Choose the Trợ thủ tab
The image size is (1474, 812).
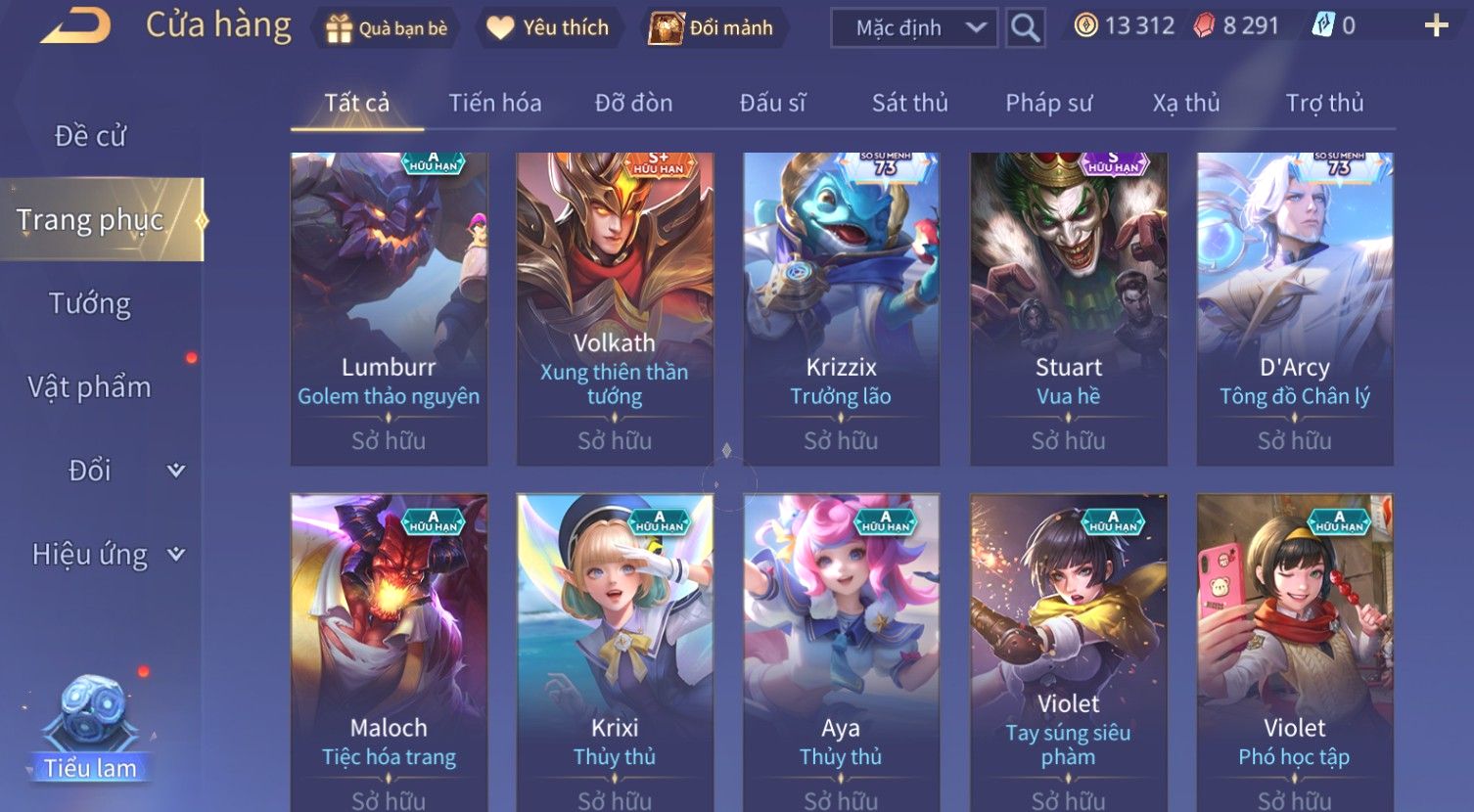(1324, 103)
